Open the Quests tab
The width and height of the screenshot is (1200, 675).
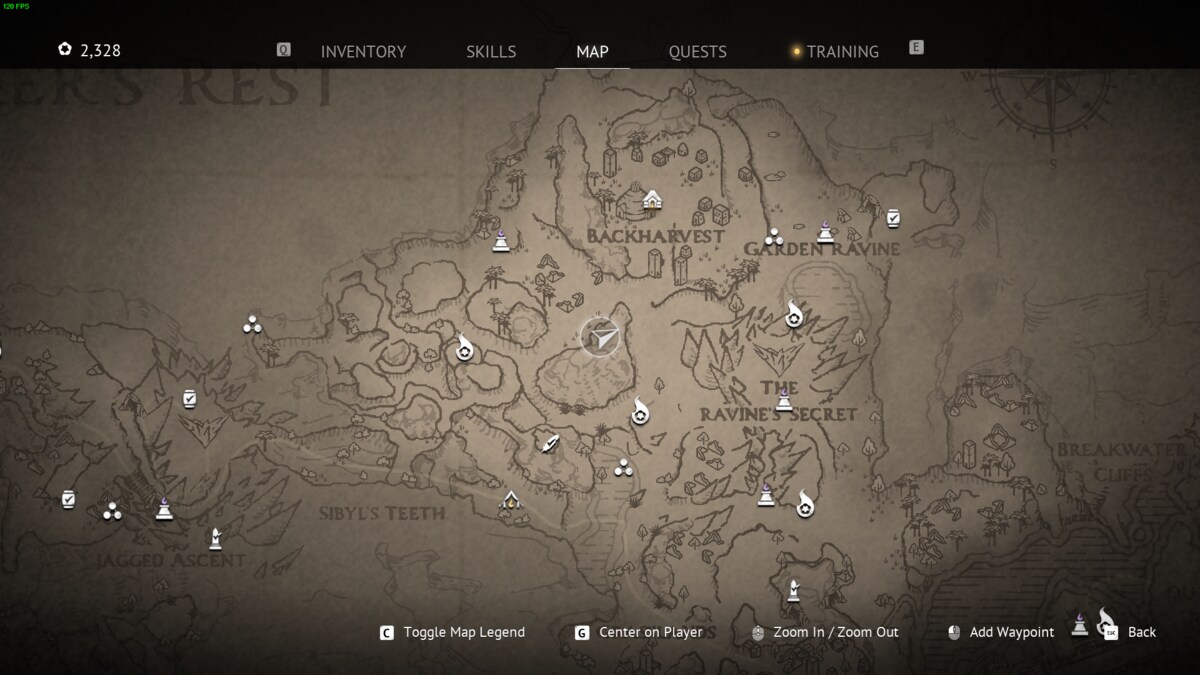tap(697, 51)
